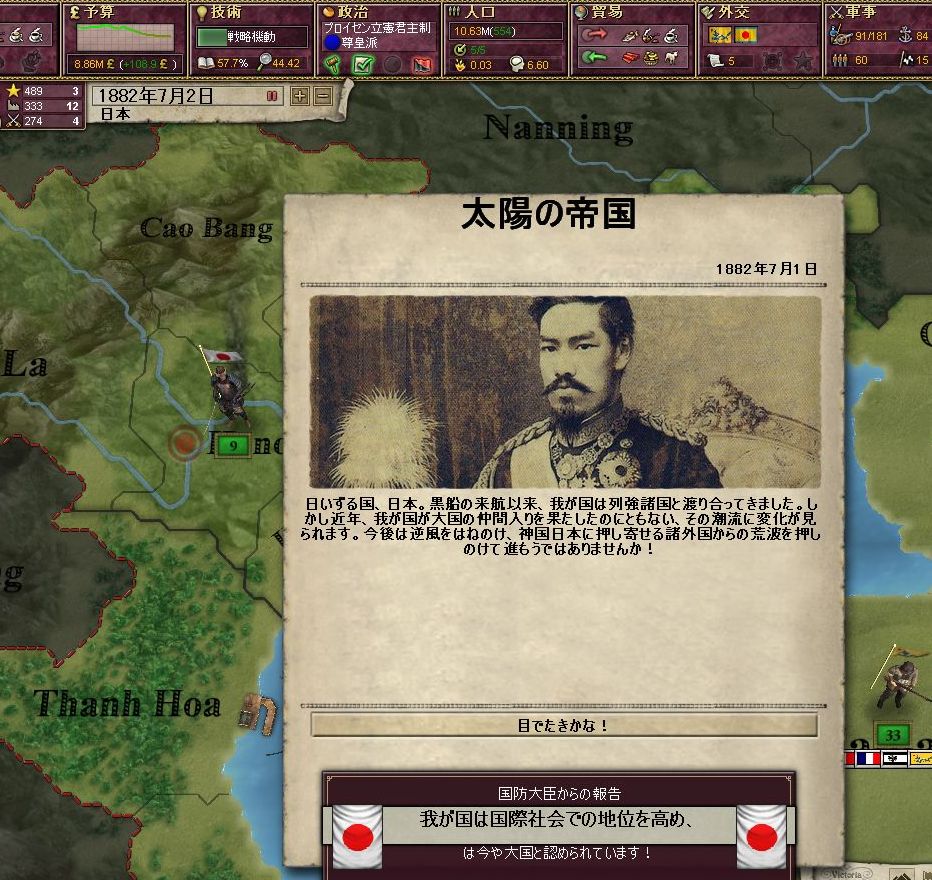932x880 pixels.
Task: Decrease game speed with minus button
Action: coord(322,96)
